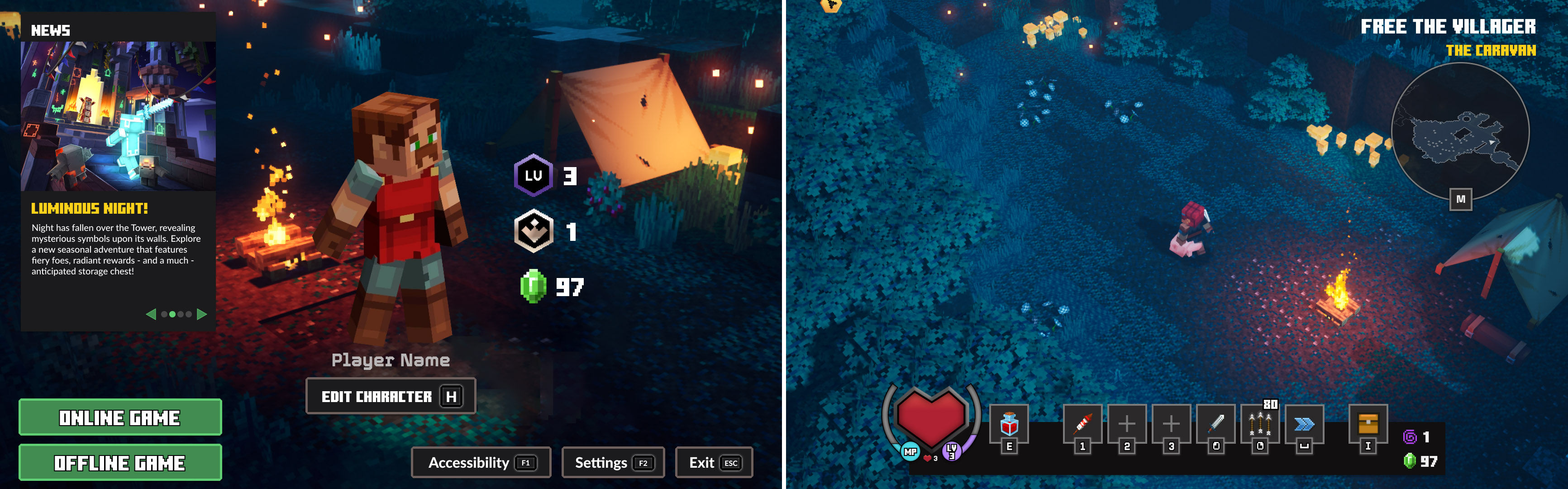Open the inventory chest icon
This screenshot has height=489, width=1568.
click(x=1368, y=424)
